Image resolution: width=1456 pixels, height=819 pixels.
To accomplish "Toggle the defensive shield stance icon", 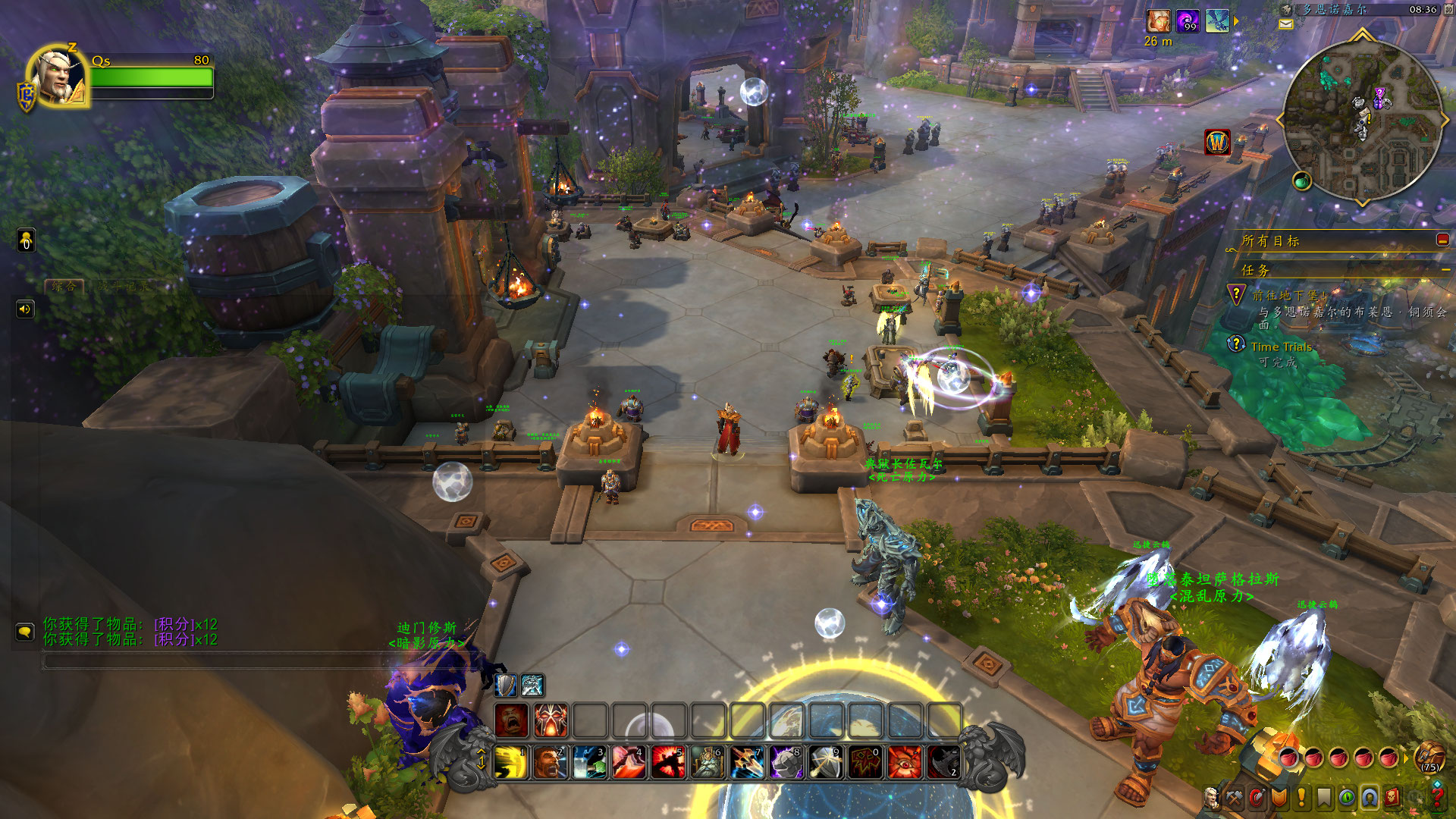I will click(x=505, y=686).
